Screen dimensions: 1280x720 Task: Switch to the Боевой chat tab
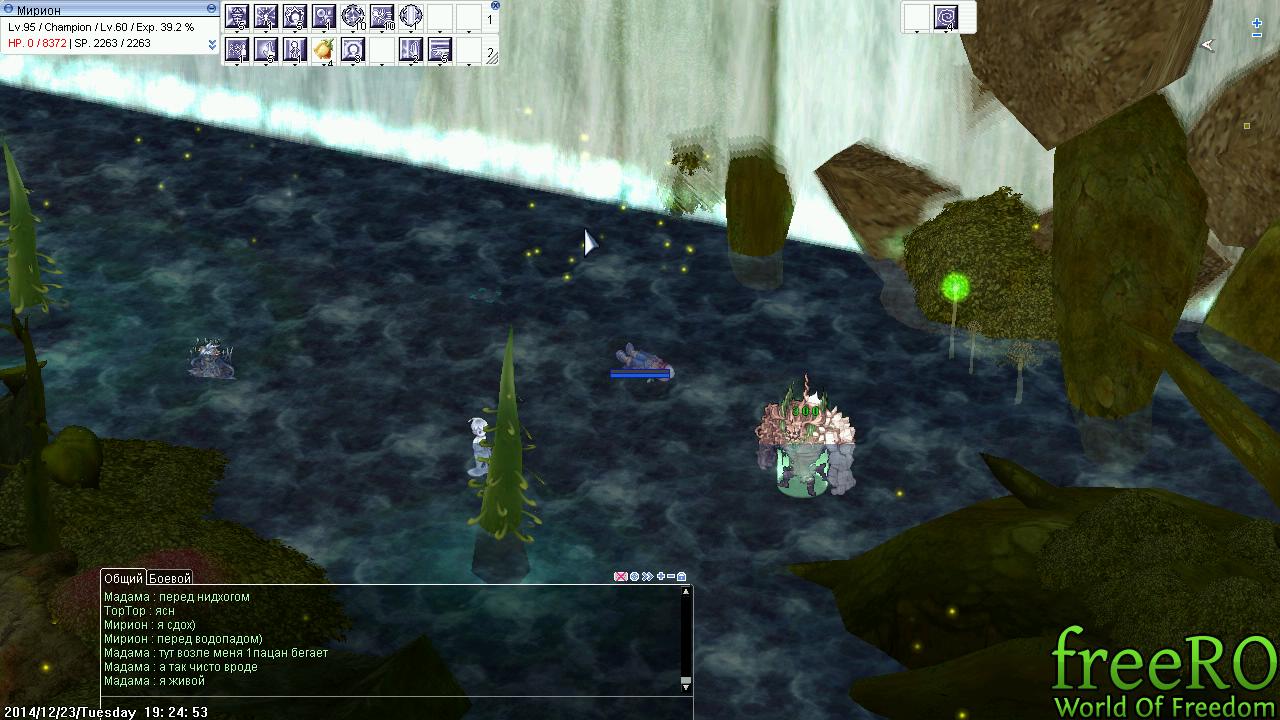pyautogui.click(x=170, y=578)
